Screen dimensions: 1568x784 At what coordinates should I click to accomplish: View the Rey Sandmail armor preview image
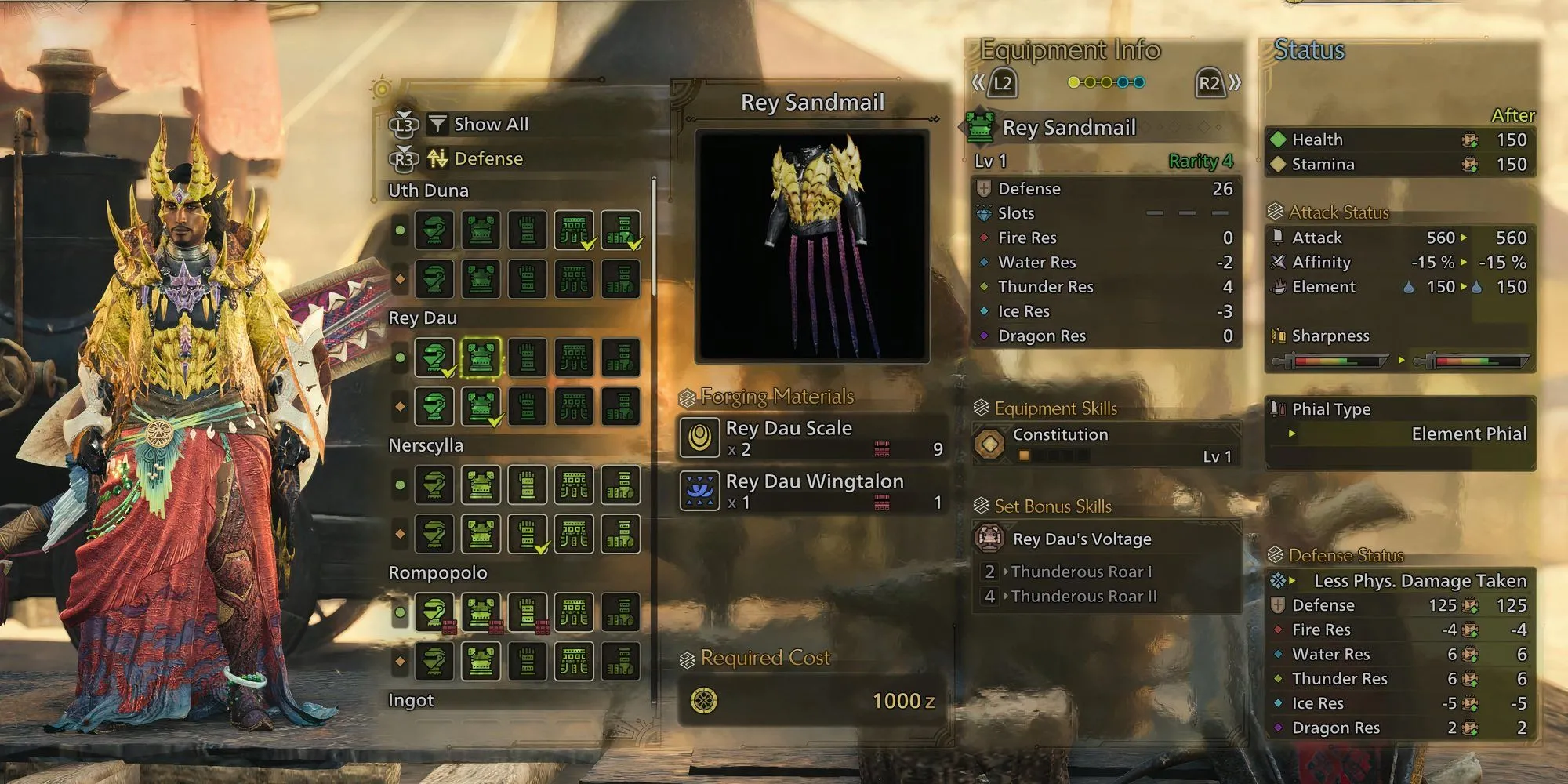tap(812, 246)
